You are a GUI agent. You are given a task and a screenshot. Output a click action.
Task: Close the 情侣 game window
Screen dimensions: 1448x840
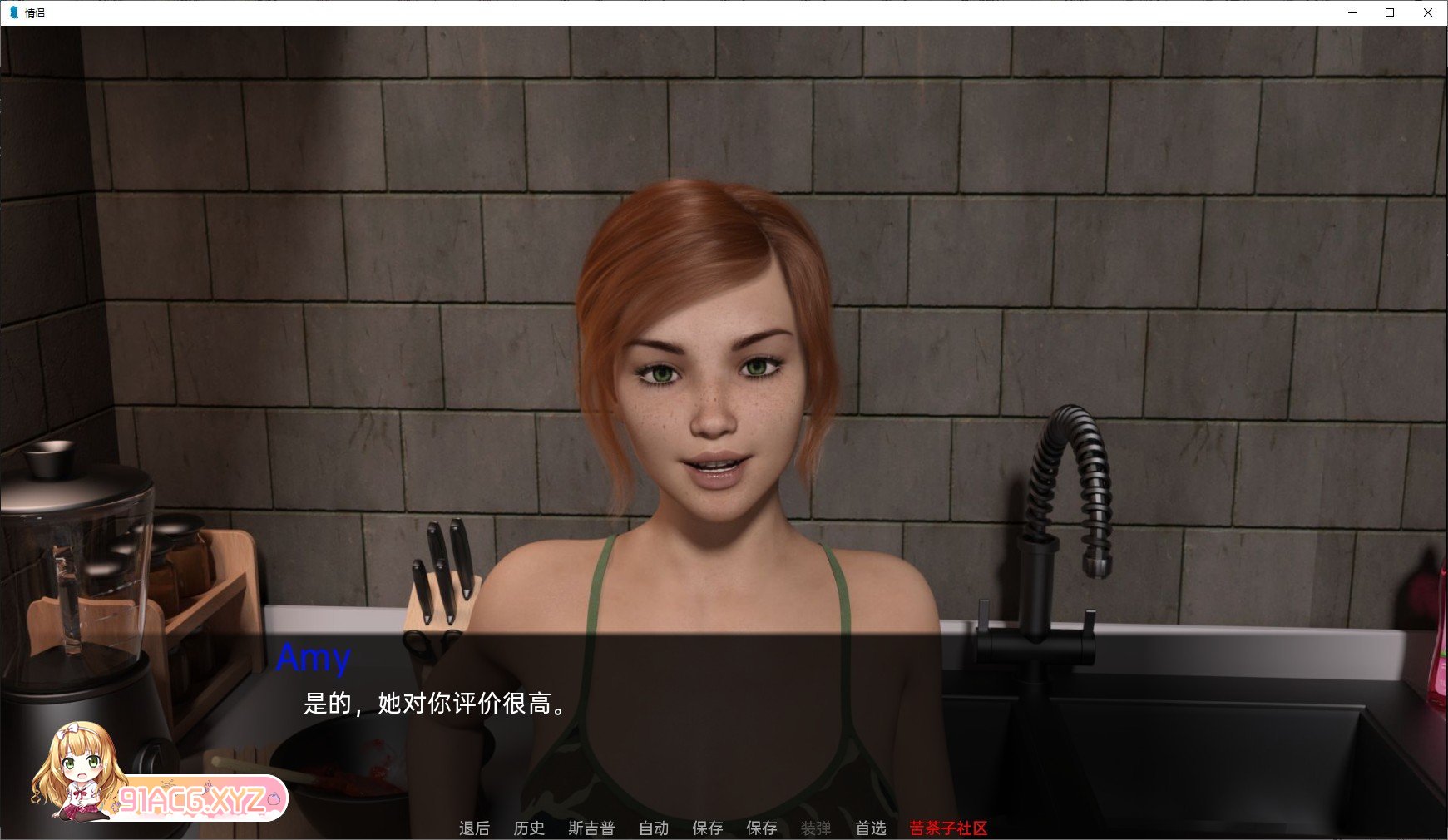click(x=1427, y=12)
